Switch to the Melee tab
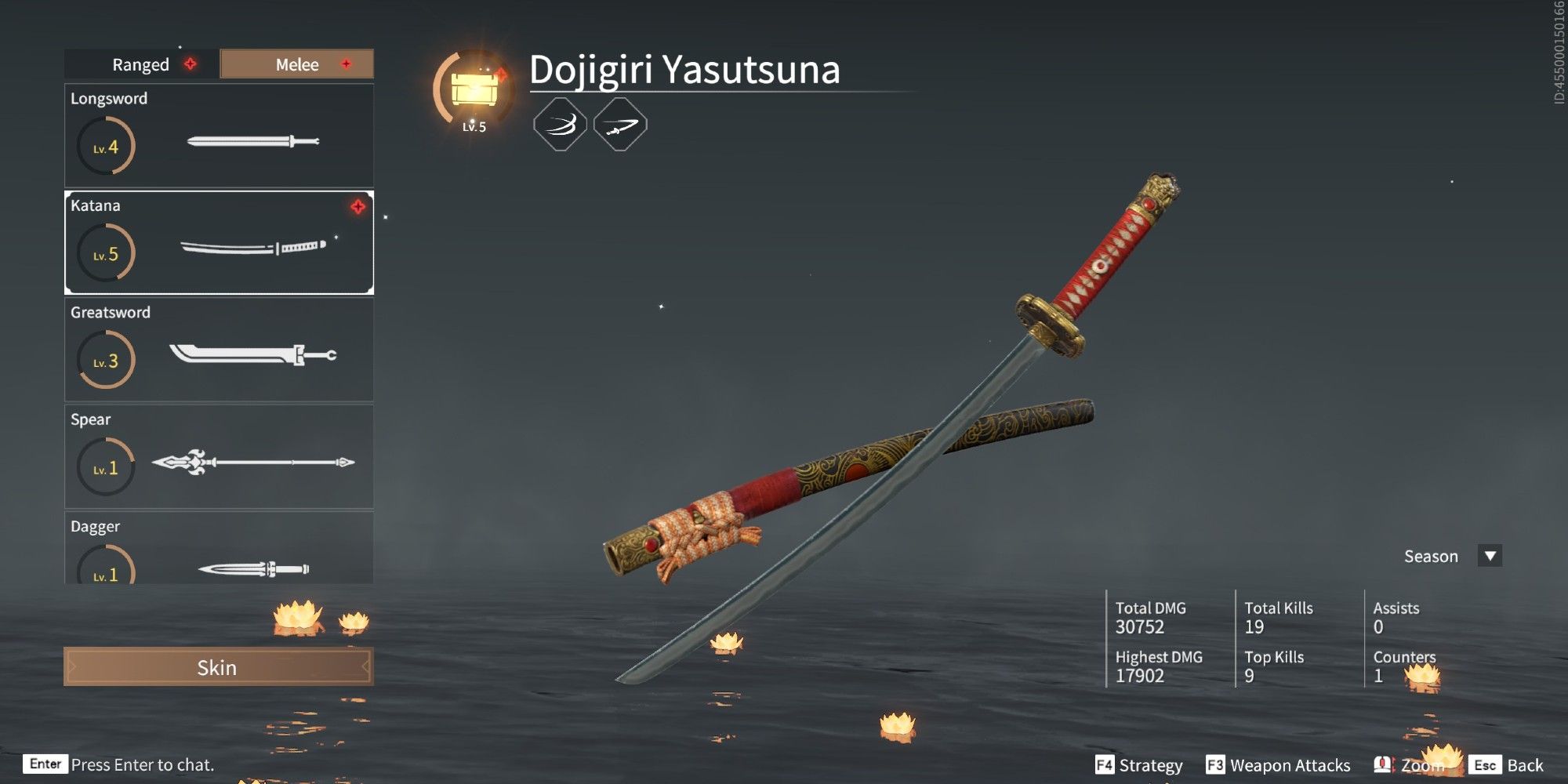Screen dimensions: 1568x784 297,64
